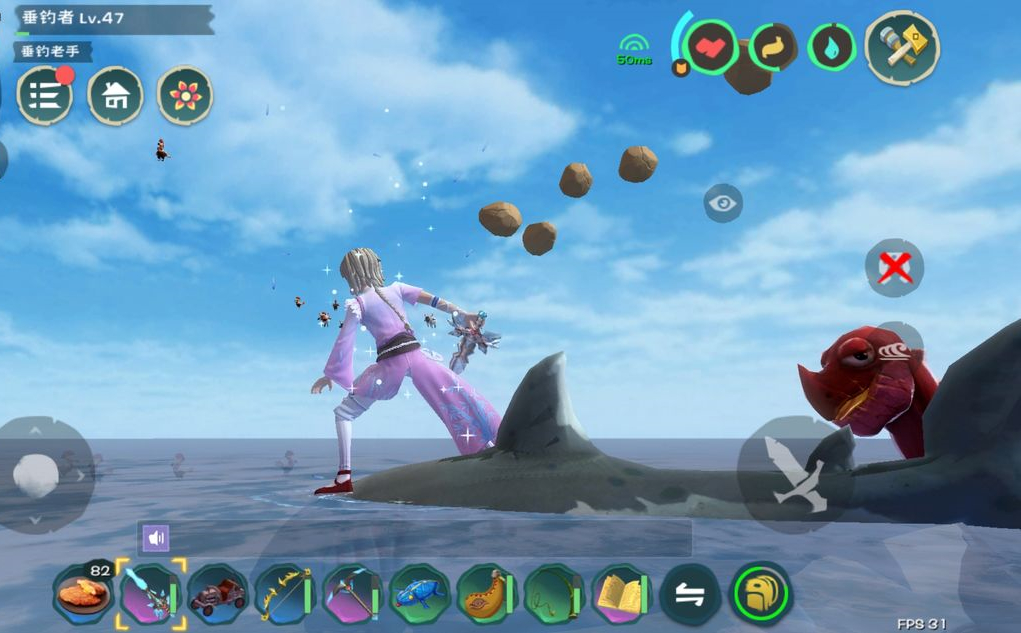Open the task list menu button
The height and width of the screenshot is (633, 1021).
coord(45,96)
